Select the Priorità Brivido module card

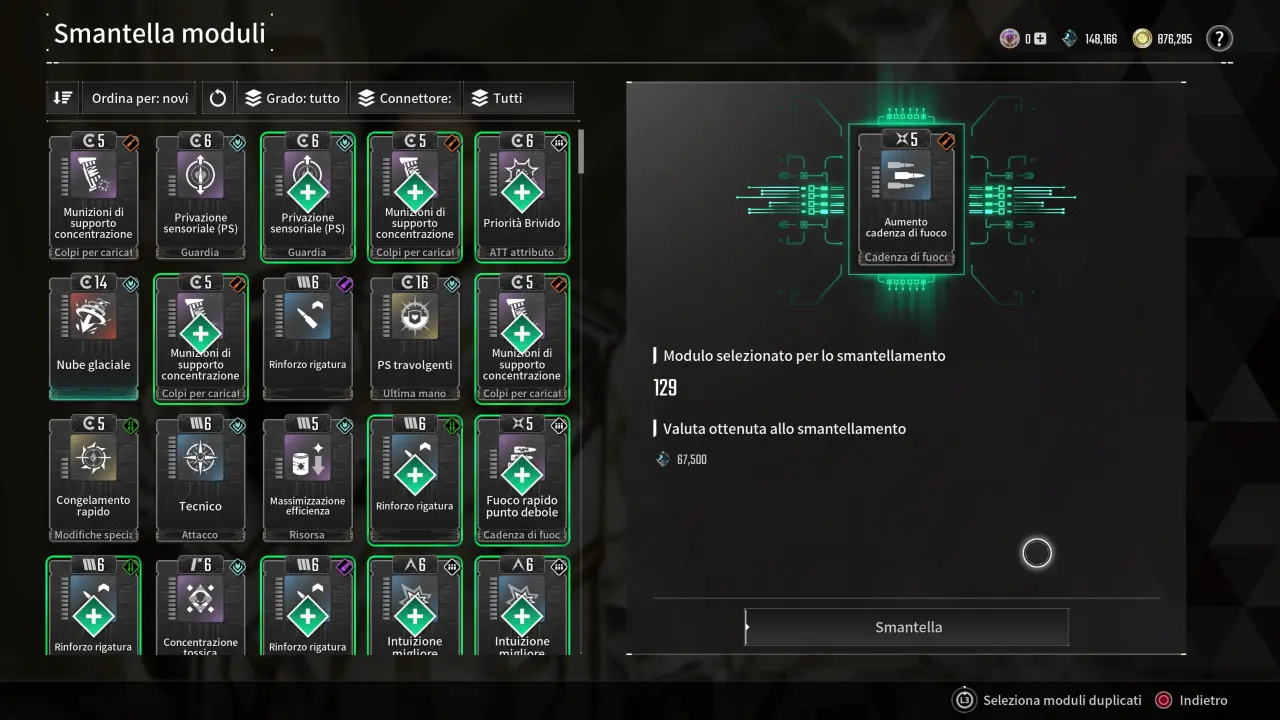point(522,197)
